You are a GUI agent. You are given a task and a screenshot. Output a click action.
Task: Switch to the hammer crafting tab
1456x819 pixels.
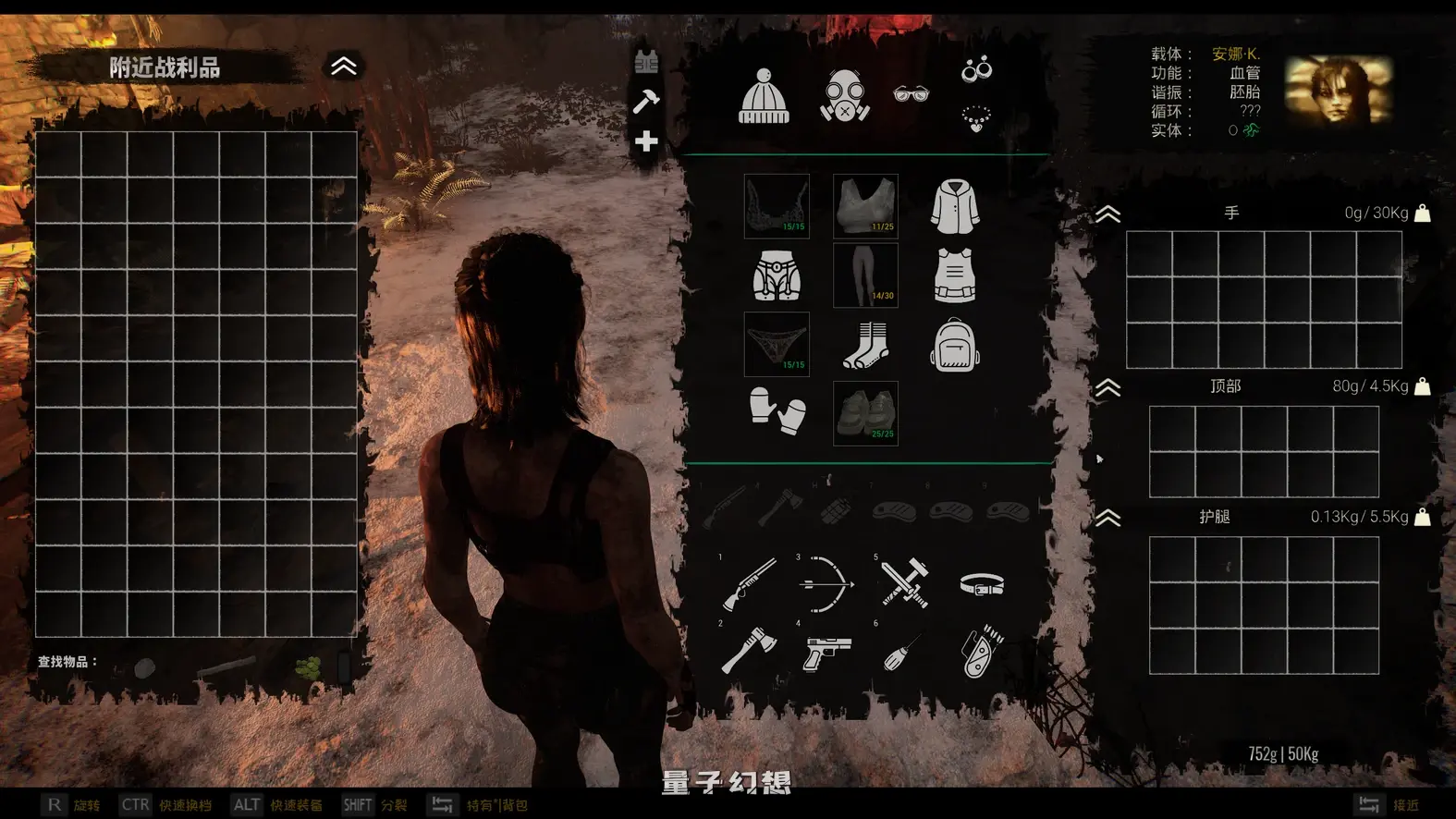coord(646,101)
